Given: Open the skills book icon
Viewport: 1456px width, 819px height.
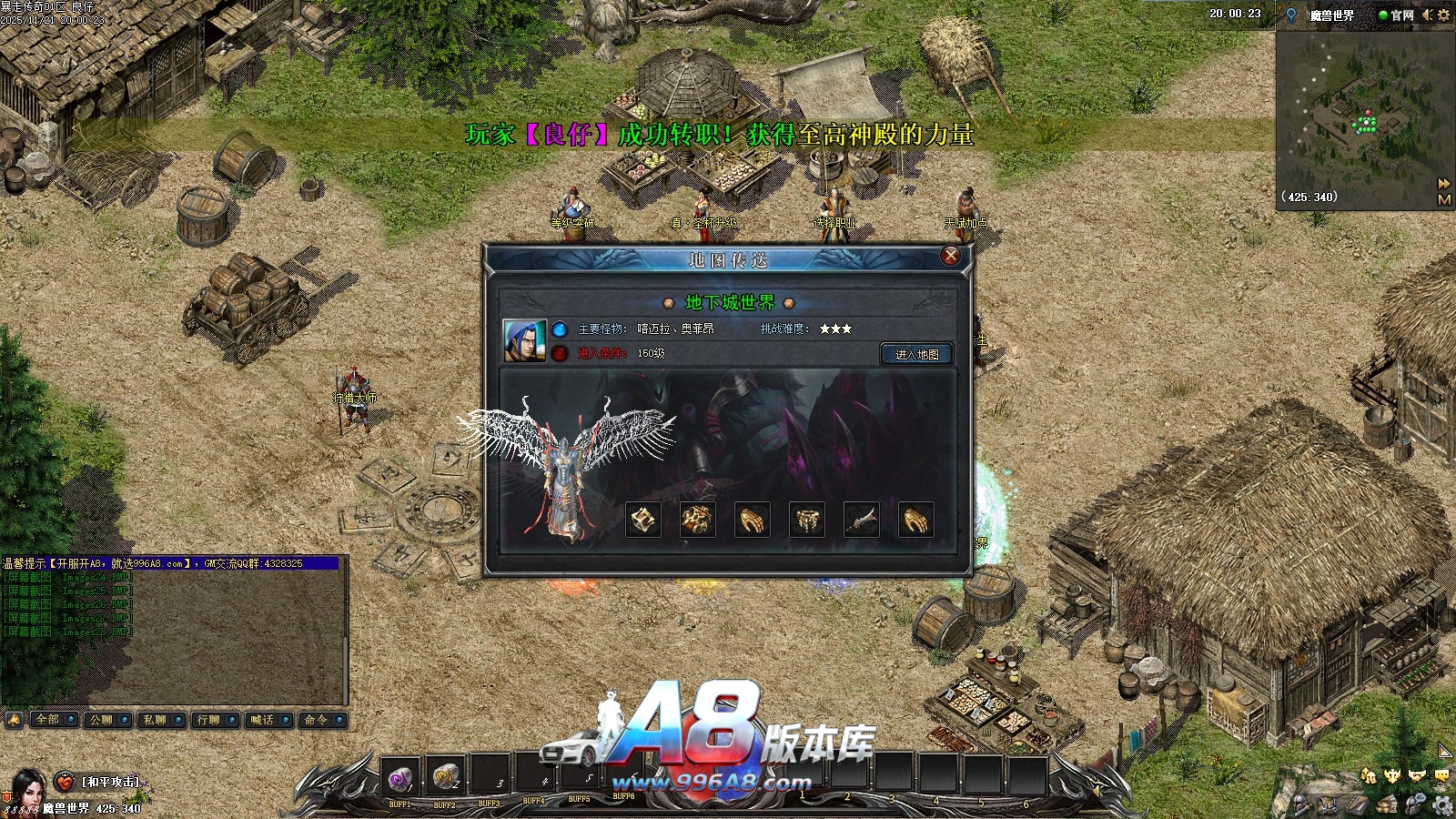Looking at the screenshot, I should point(1357,804).
